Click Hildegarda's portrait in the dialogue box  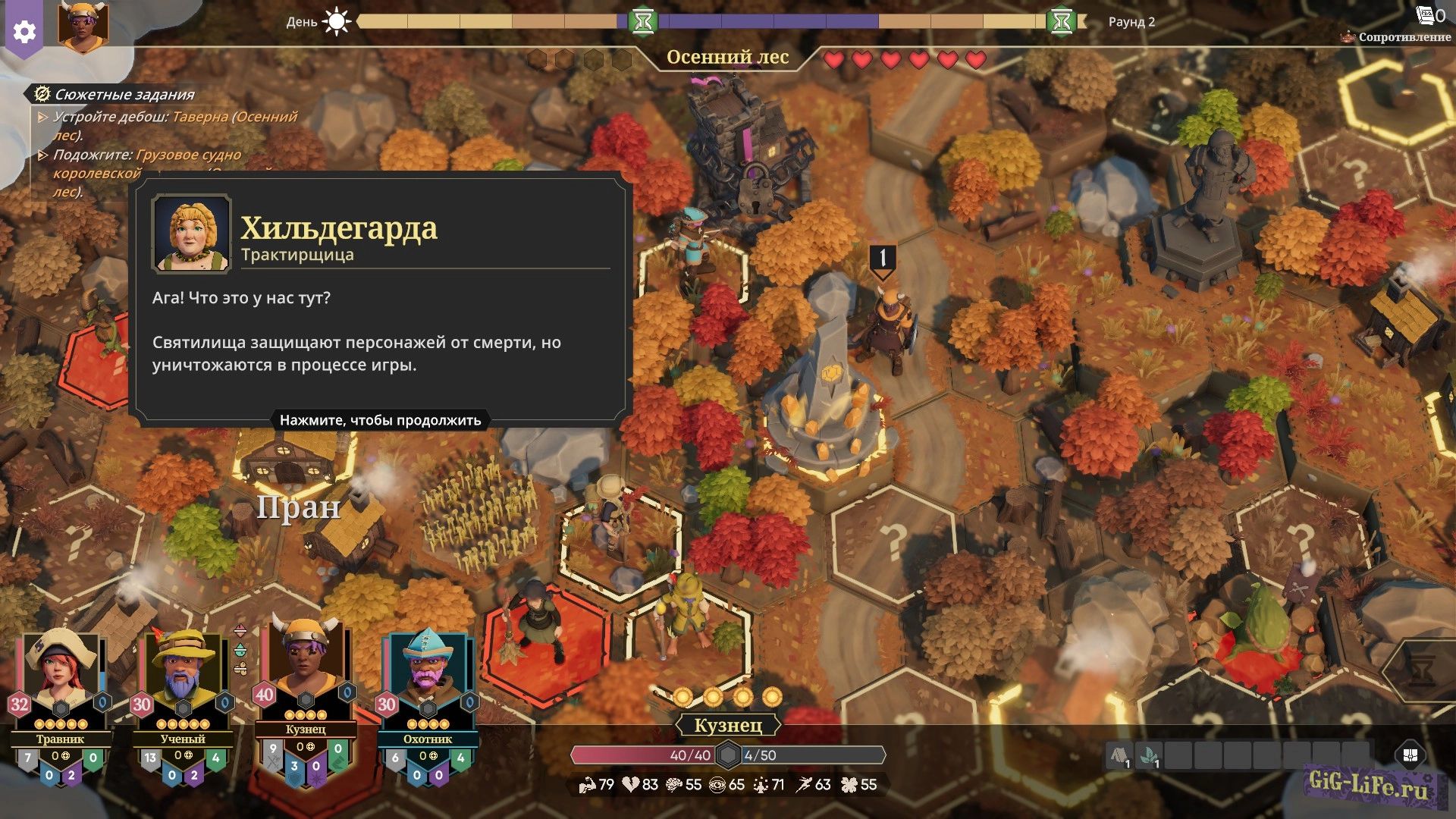191,234
